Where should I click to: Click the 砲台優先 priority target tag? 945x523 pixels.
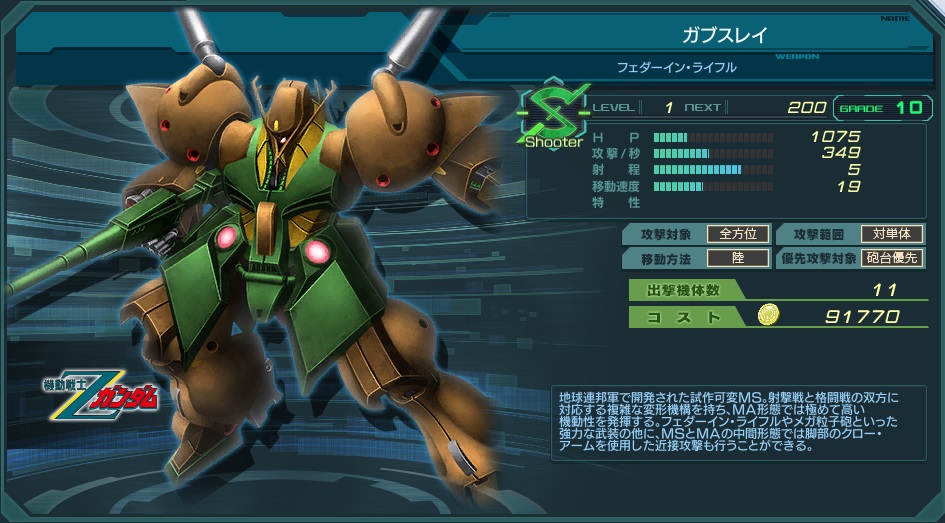892,259
